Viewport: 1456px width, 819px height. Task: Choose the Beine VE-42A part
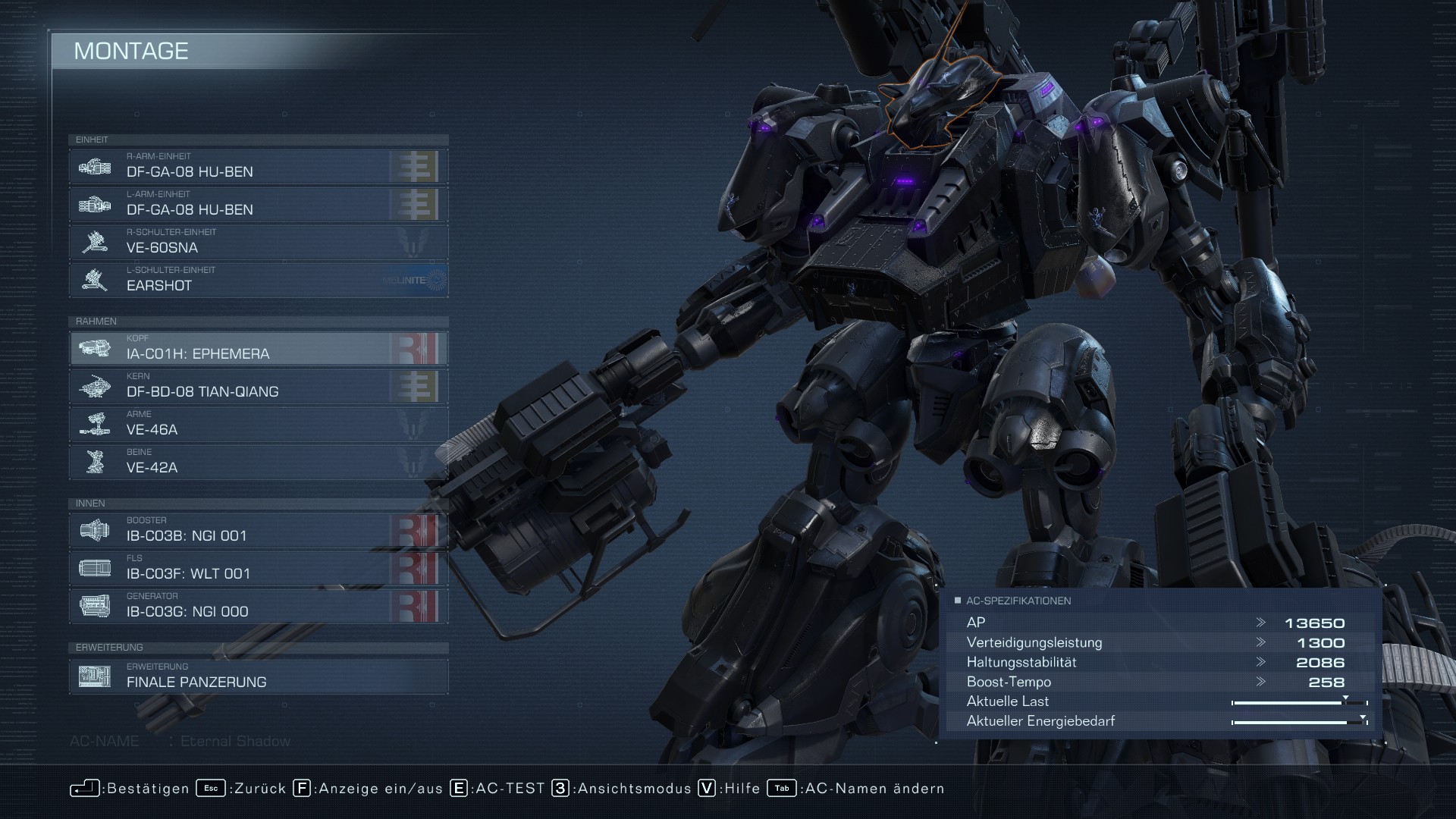258,462
